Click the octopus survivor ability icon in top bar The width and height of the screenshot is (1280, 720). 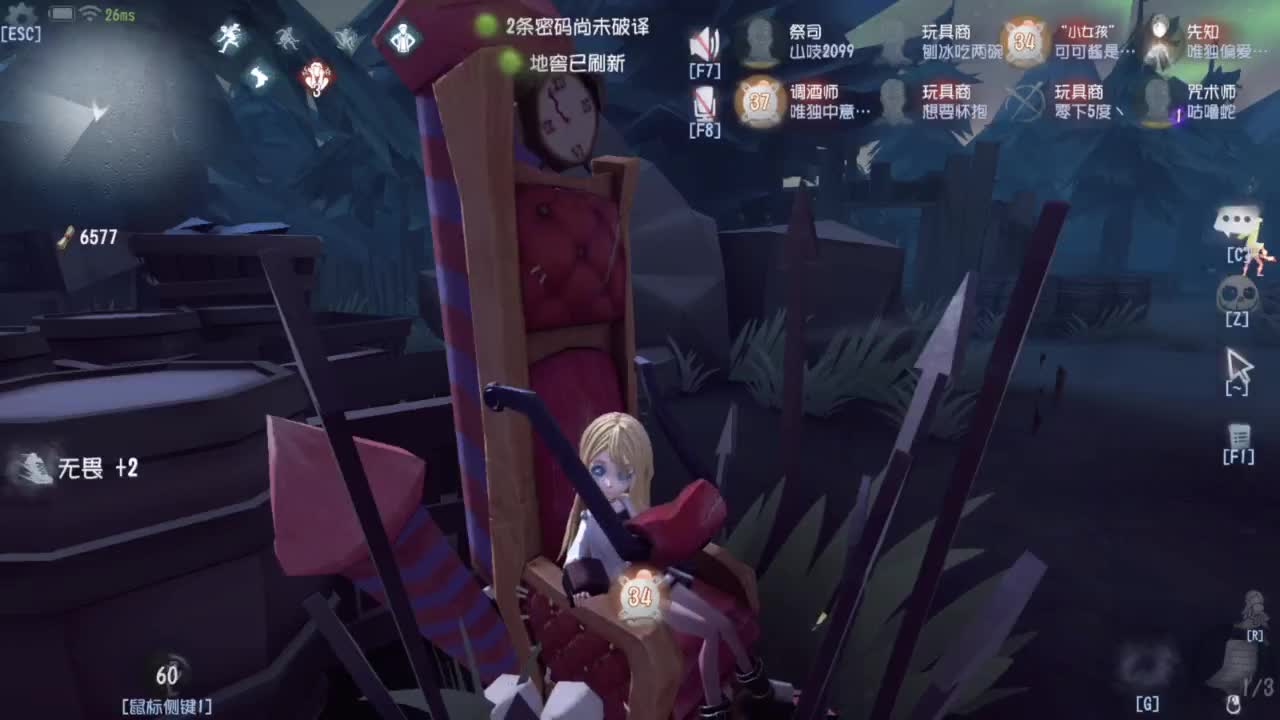pos(288,39)
